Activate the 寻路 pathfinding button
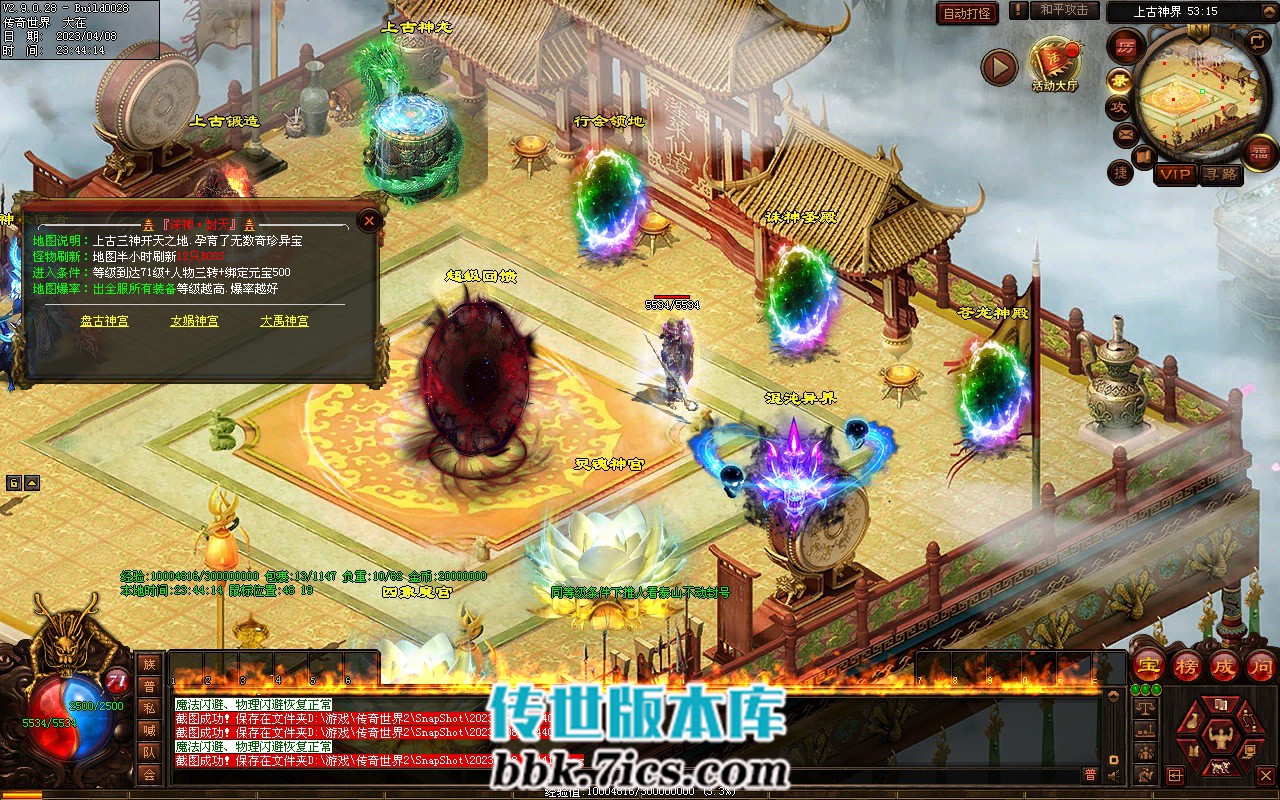The width and height of the screenshot is (1280, 800). [1219, 174]
